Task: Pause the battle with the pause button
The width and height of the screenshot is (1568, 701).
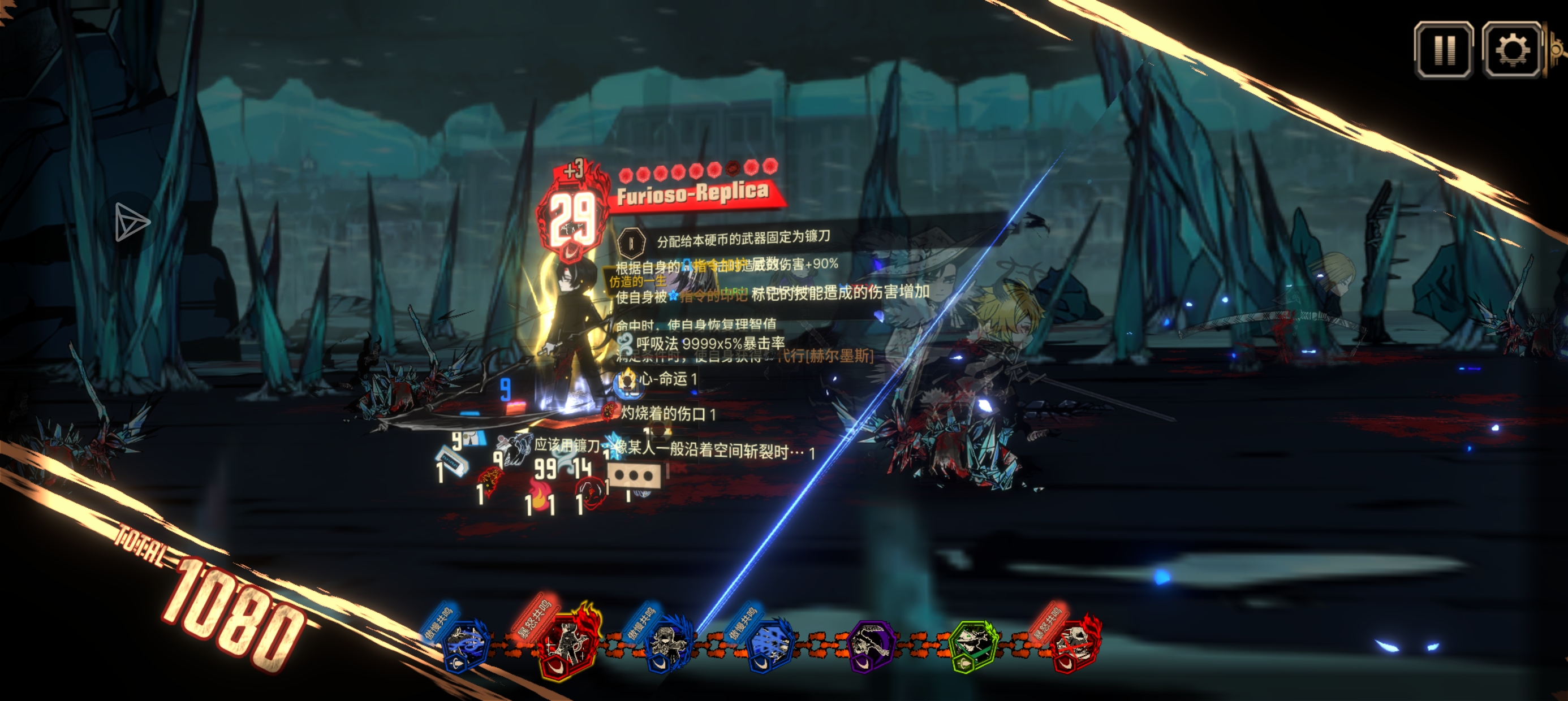Action: coord(1443,50)
